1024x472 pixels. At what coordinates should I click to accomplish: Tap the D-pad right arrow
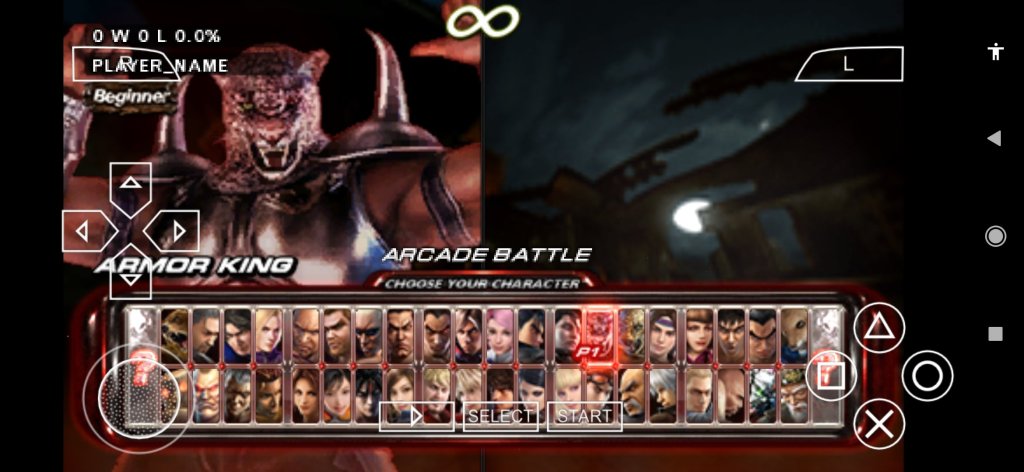[x=177, y=232]
